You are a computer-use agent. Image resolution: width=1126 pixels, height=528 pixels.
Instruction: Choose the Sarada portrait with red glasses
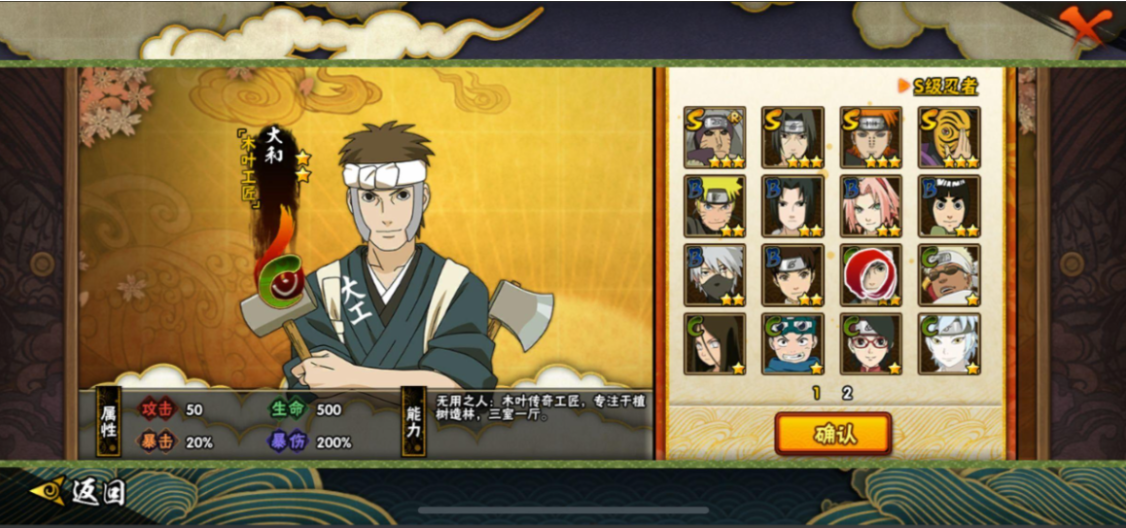pos(871,344)
